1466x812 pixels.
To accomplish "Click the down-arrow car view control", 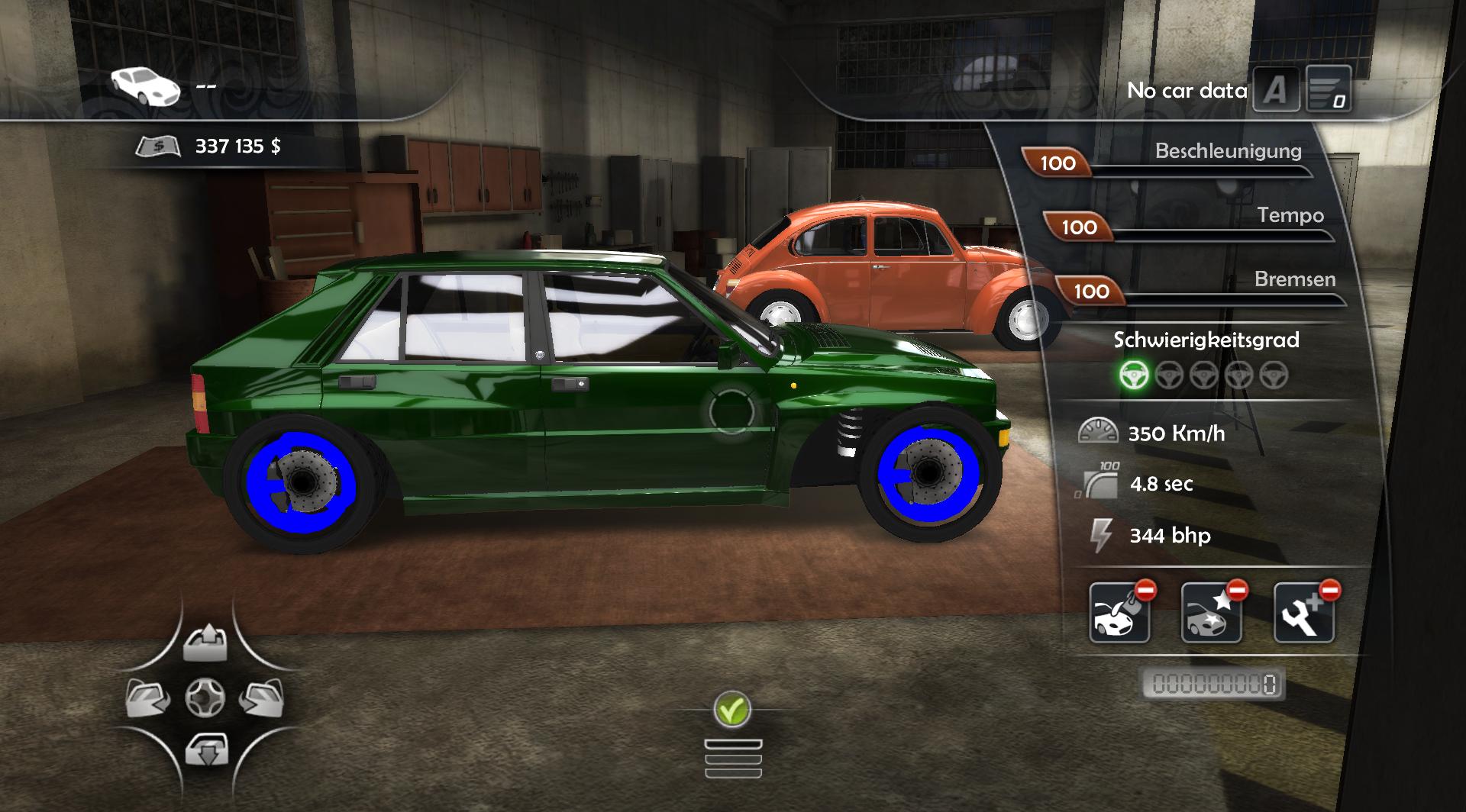I will [x=205, y=750].
